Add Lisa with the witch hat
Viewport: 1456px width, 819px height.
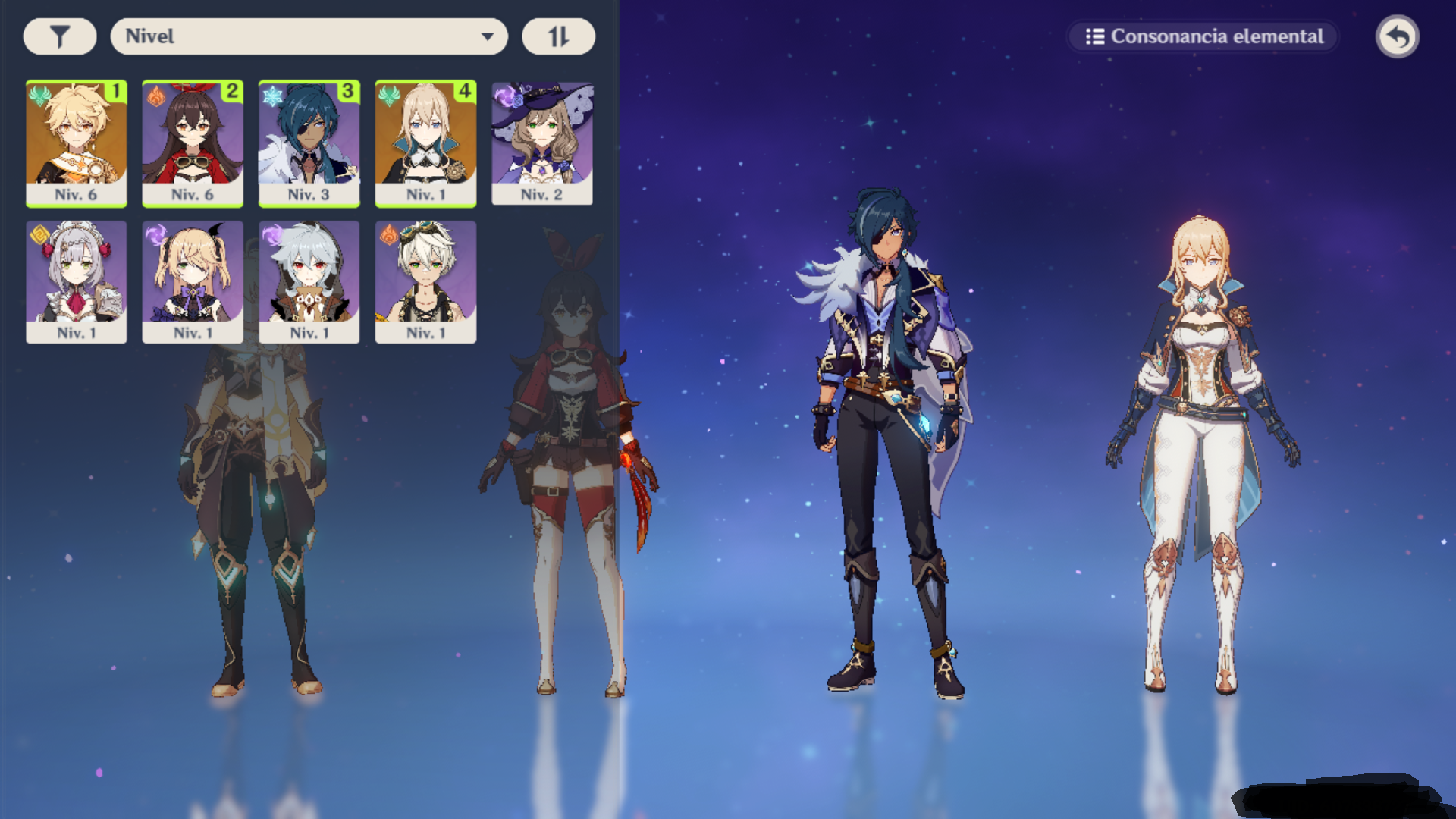pos(542,143)
